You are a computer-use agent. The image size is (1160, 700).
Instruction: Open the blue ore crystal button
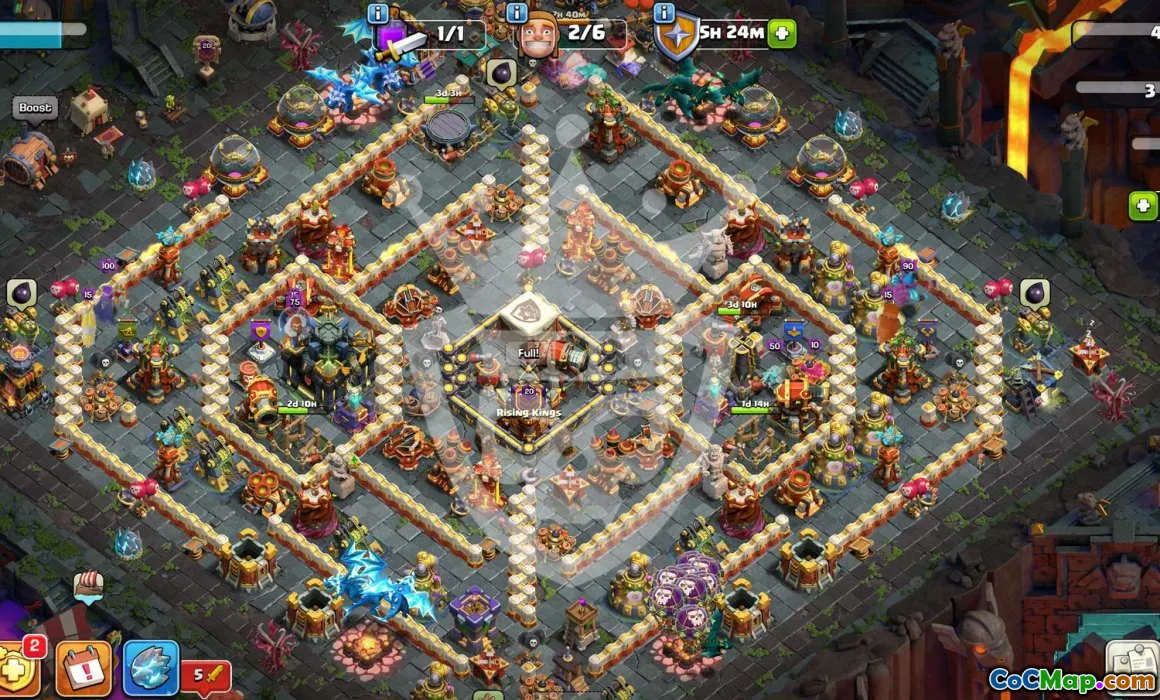tap(151, 668)
